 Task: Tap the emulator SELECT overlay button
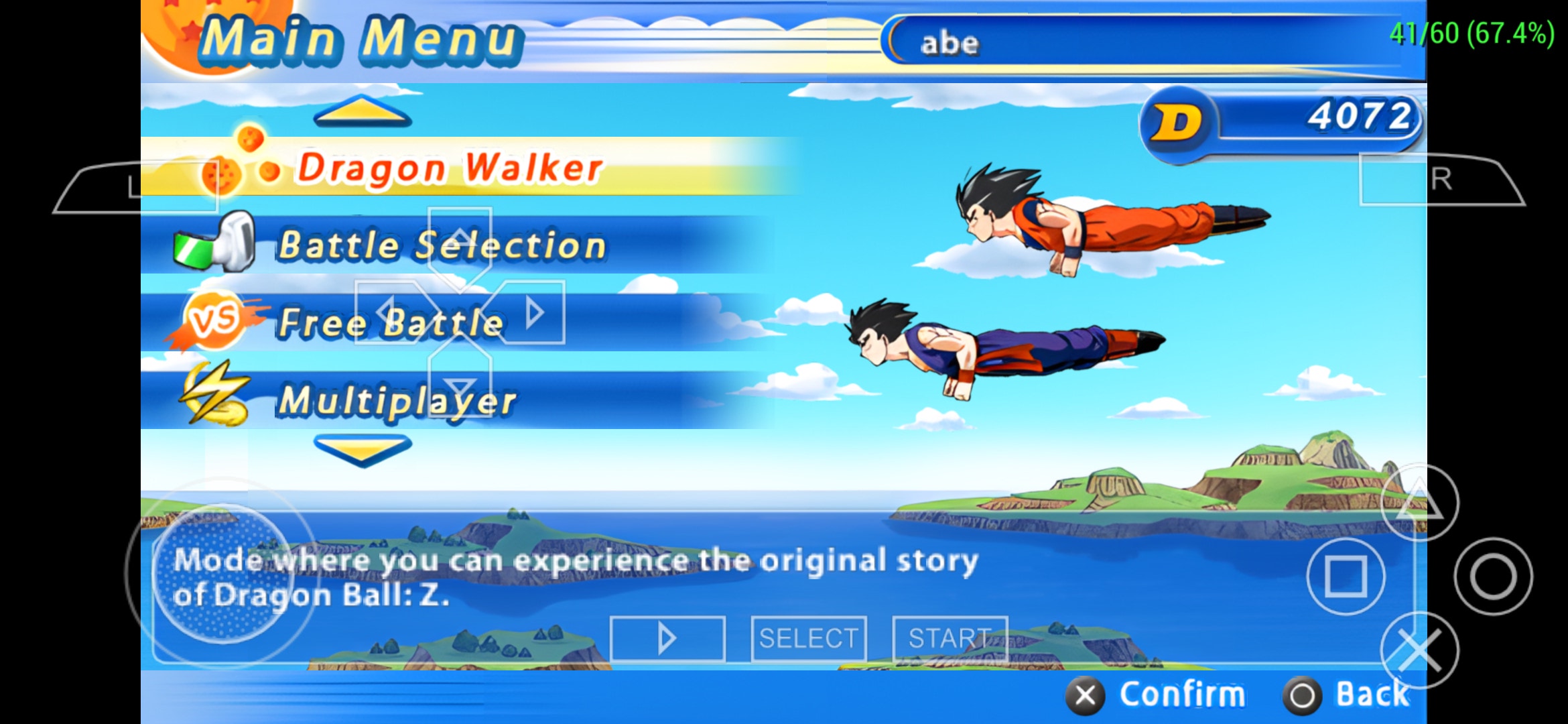click(x=808, y=638)
